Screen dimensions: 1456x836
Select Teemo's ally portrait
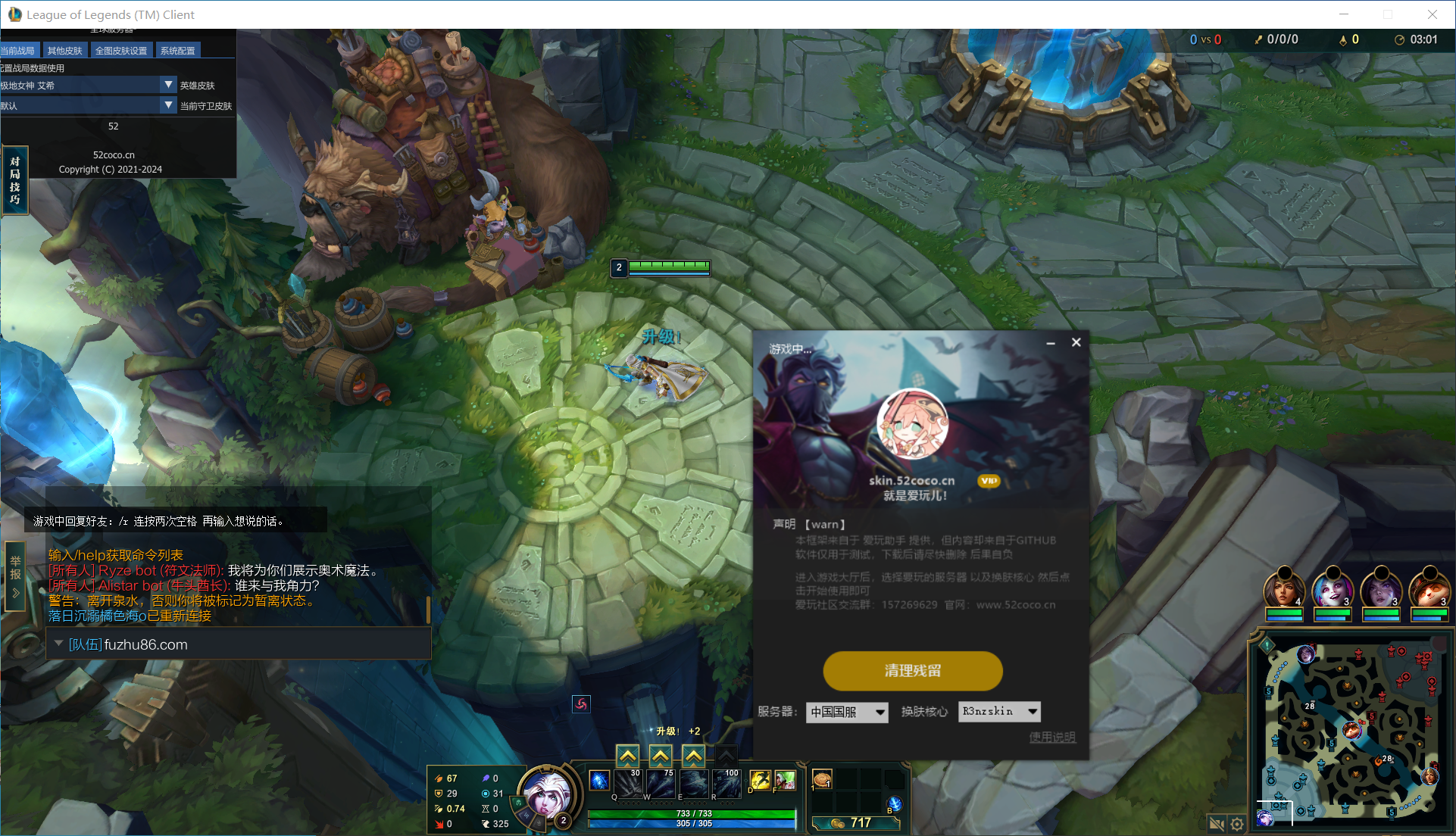[1429, 589]
